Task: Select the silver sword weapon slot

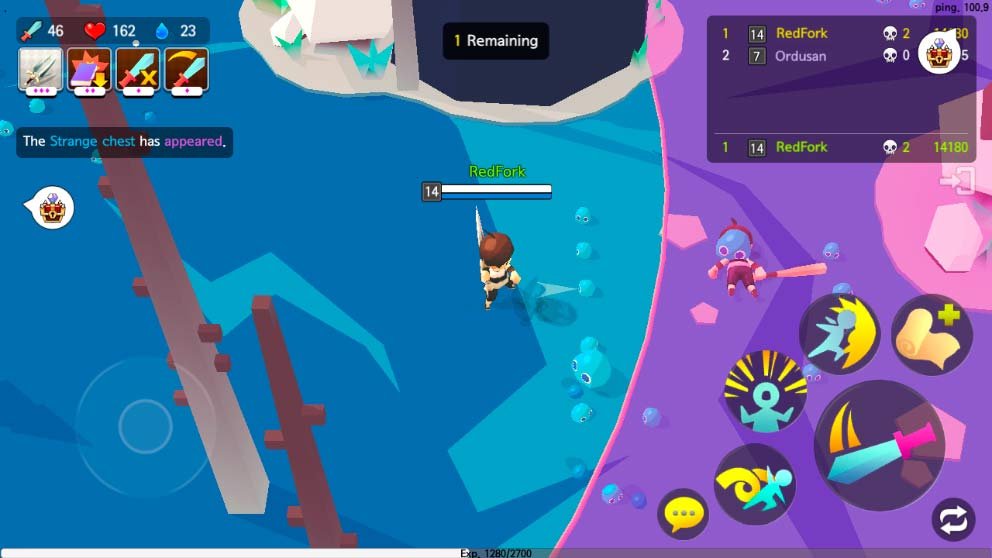Action: coord(41,70)
